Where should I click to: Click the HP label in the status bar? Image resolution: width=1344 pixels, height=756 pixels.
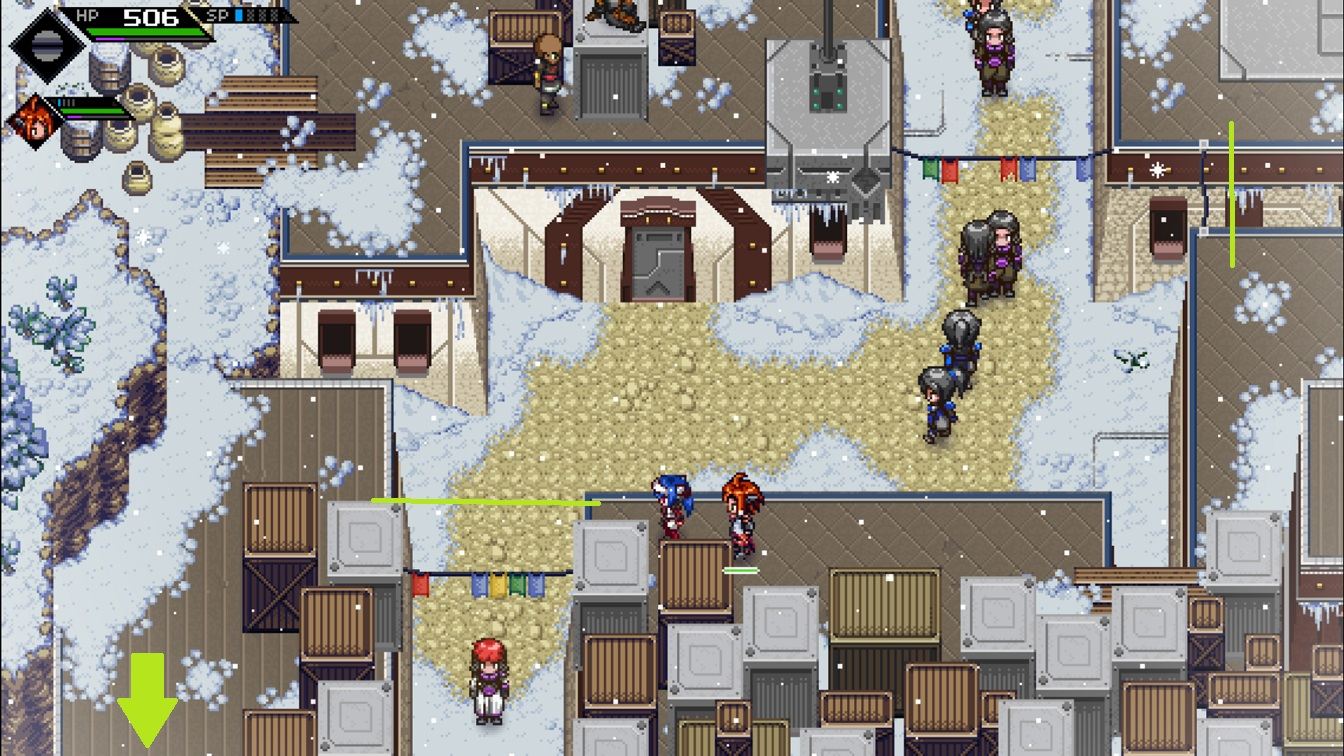point(86,15)
